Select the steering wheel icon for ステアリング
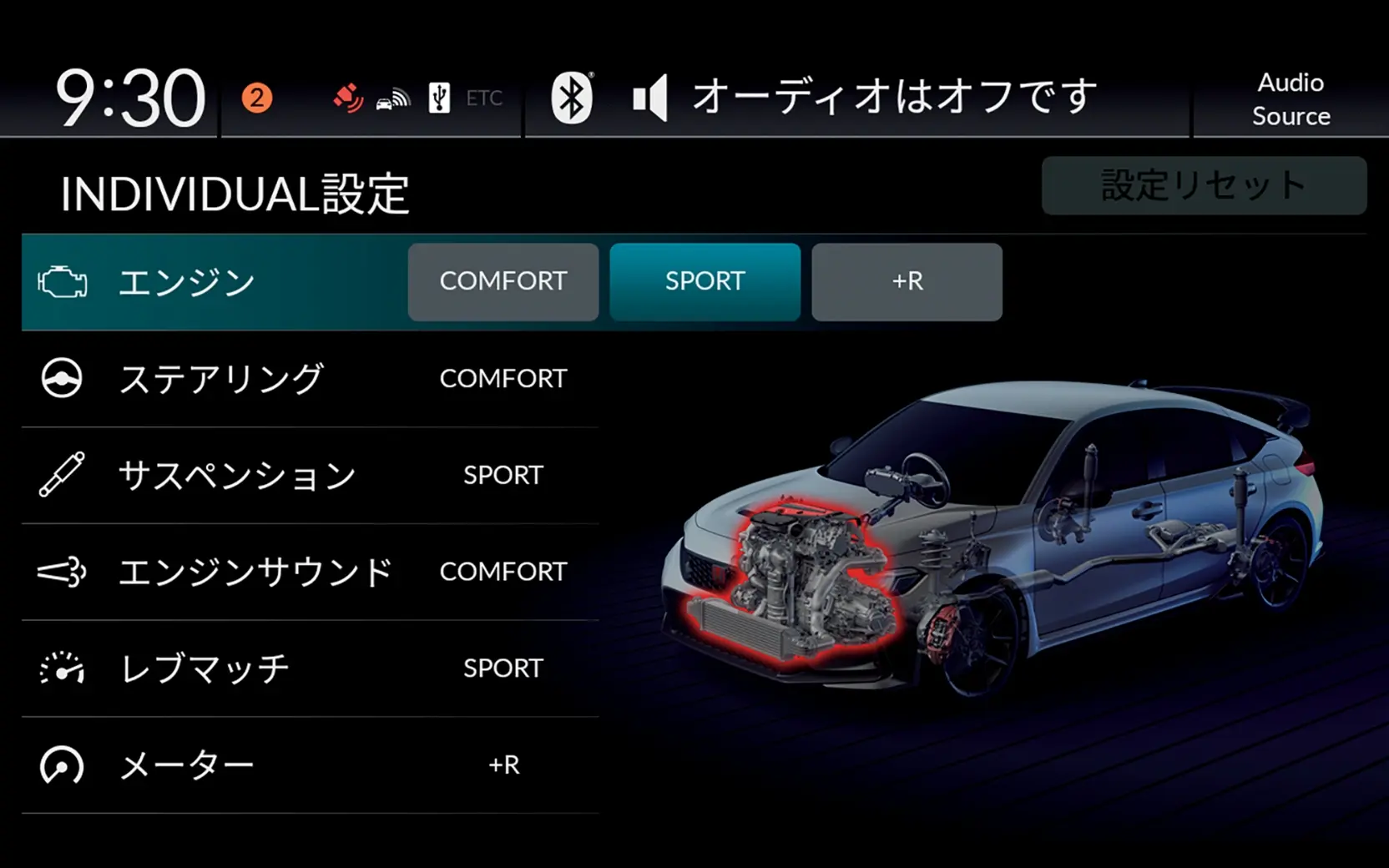 (x=62, y=379)
